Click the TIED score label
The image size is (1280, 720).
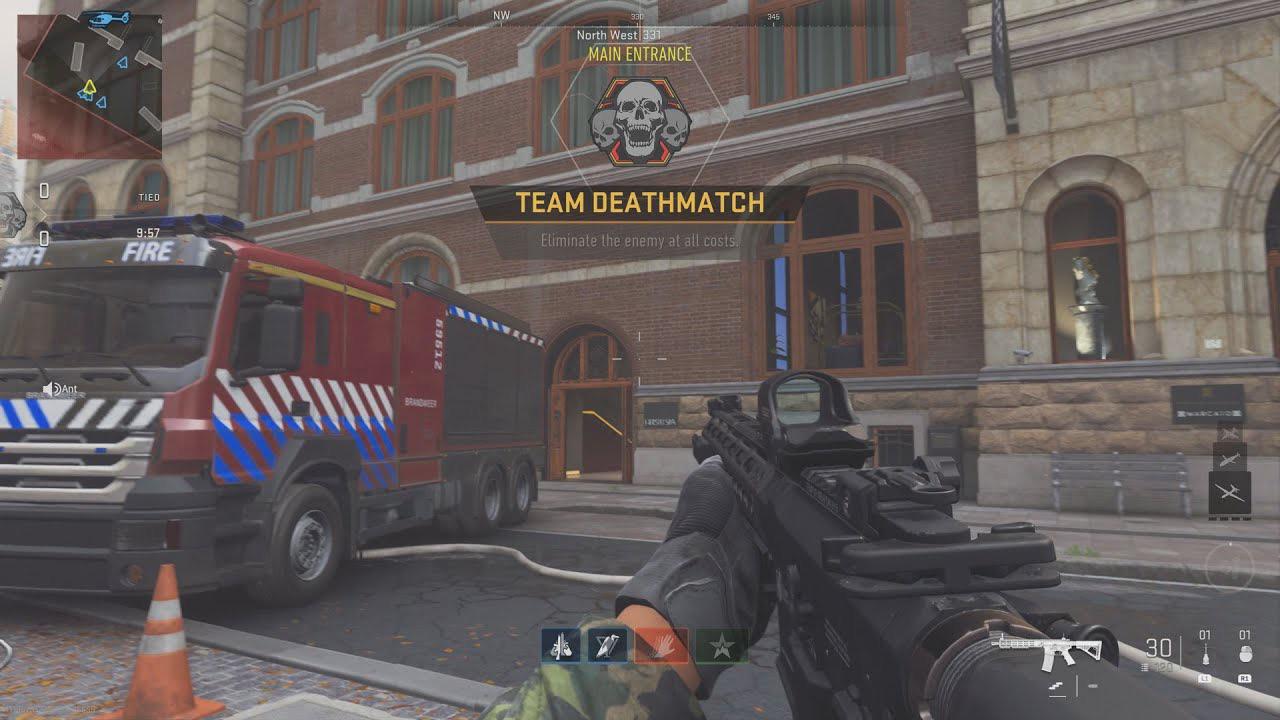(x=151, y=196)
